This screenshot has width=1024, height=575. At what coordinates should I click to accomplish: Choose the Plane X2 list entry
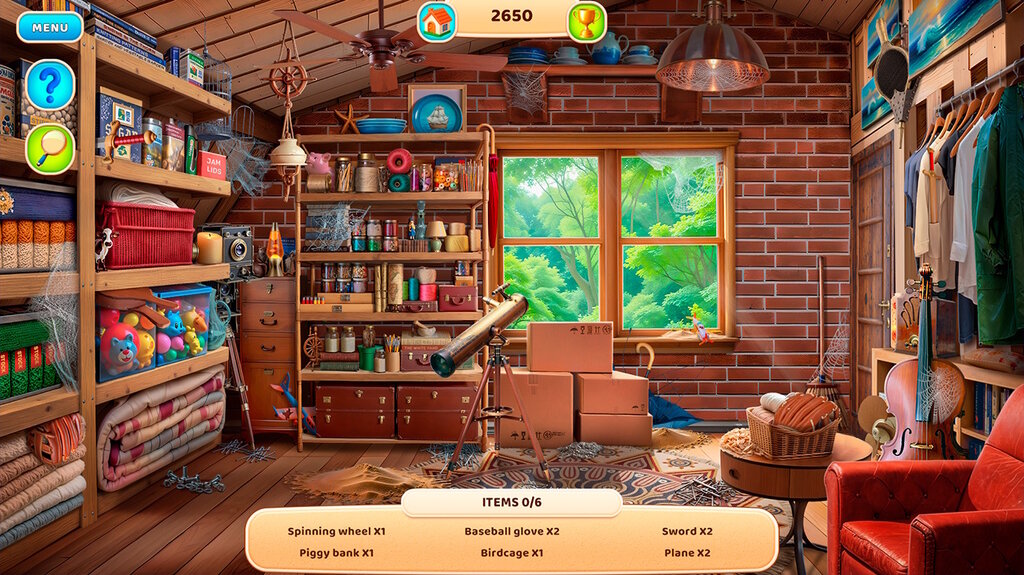pos(687,552)
